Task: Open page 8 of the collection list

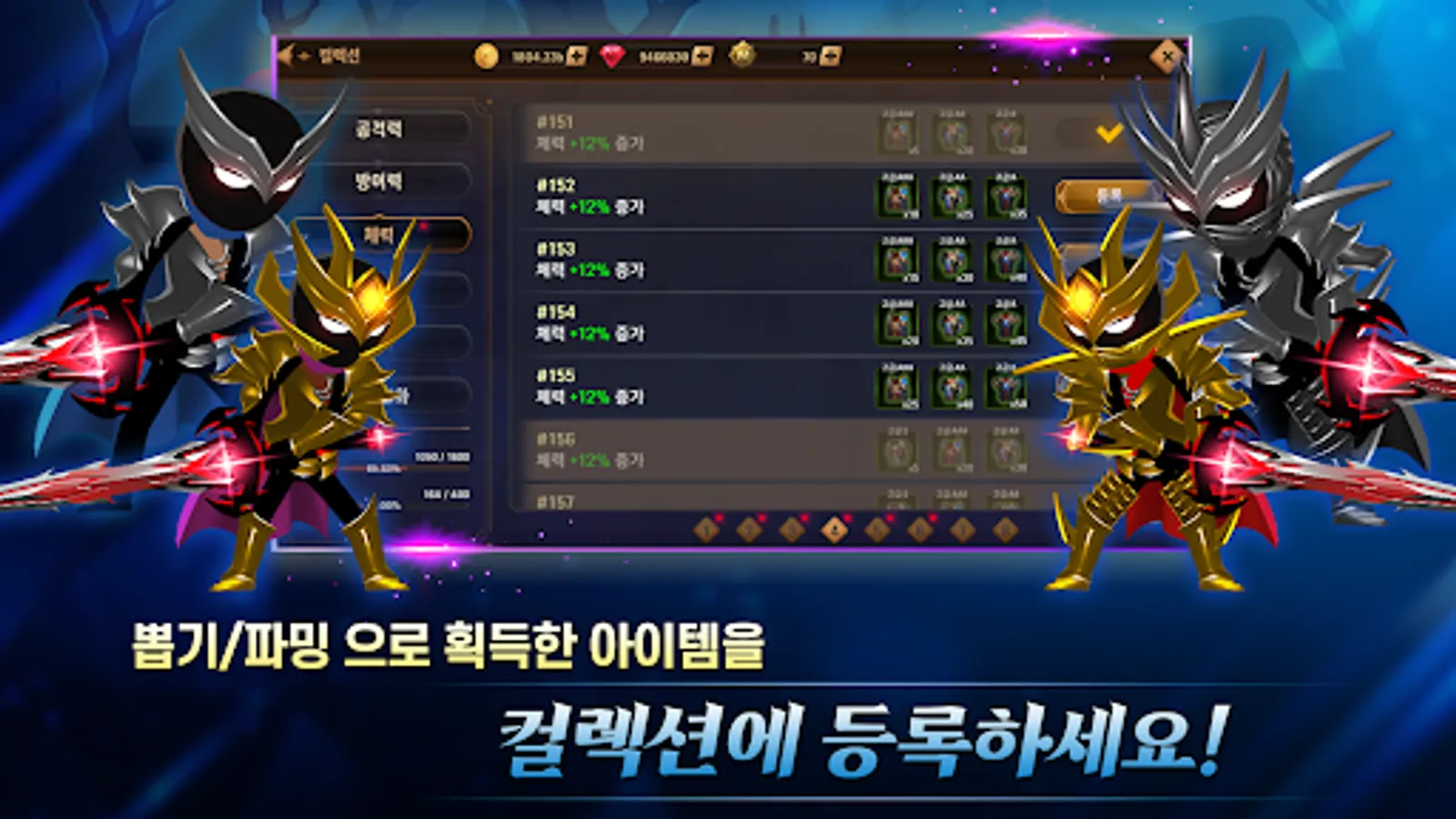Action: [x=1006, y=530]
